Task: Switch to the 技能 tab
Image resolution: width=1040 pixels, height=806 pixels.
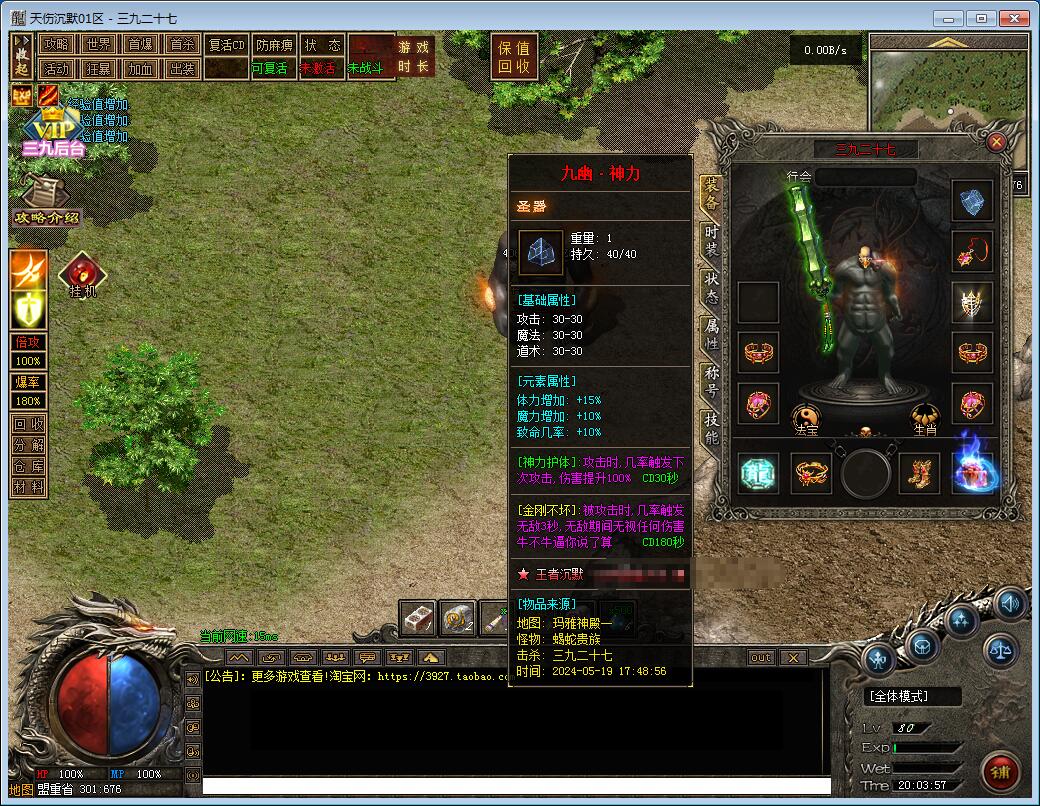Action: (711, 427)
